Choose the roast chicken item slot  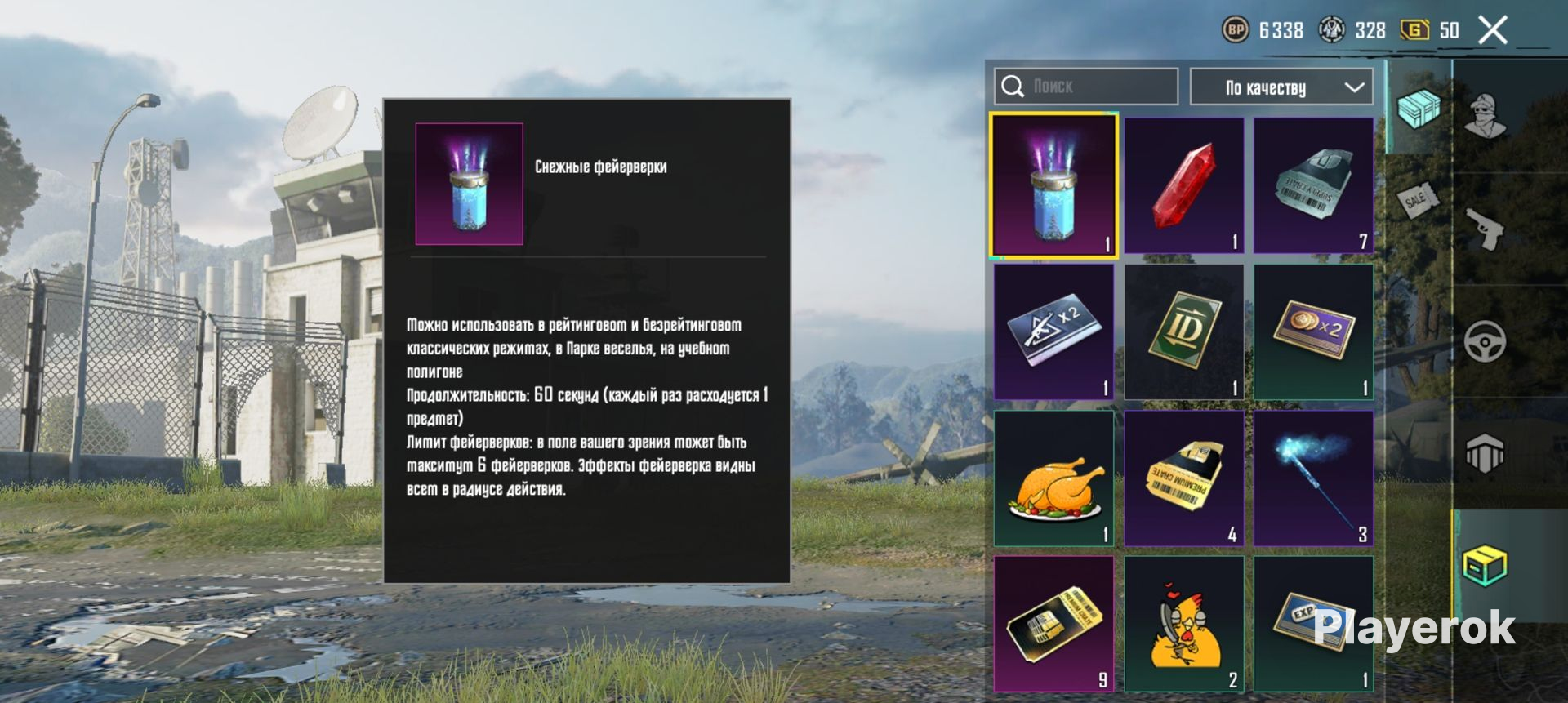[x=1053, y=478]
